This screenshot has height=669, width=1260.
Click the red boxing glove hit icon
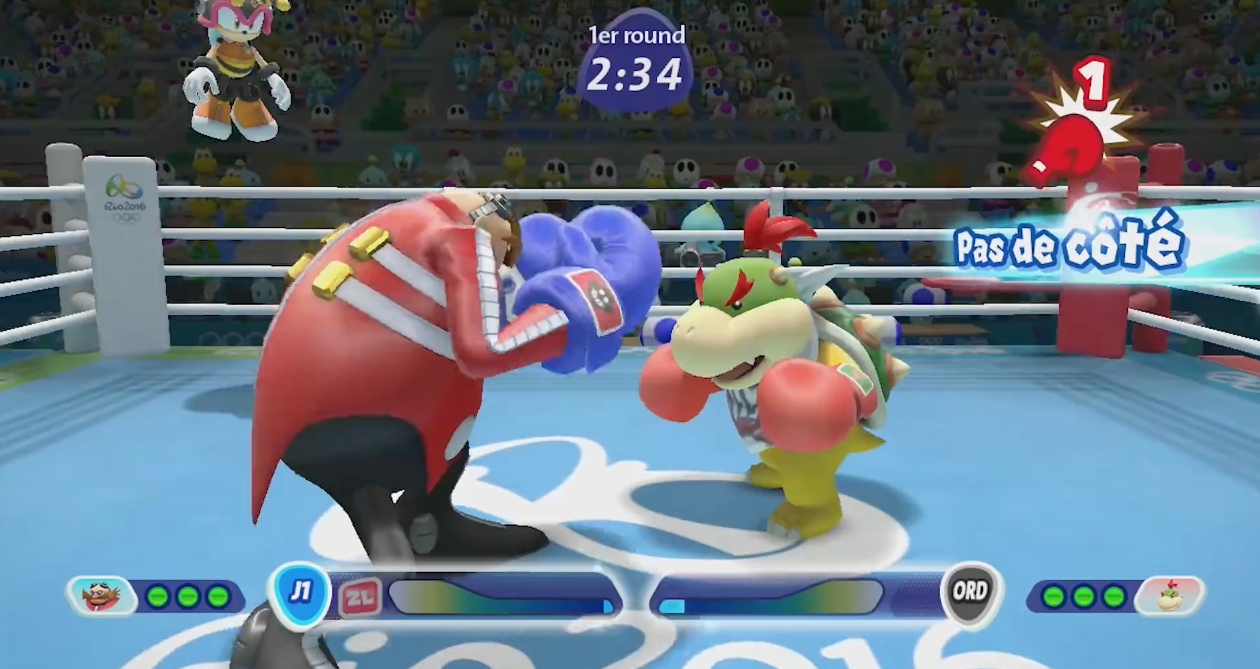pyautogui.click(x=1068, y=146)
